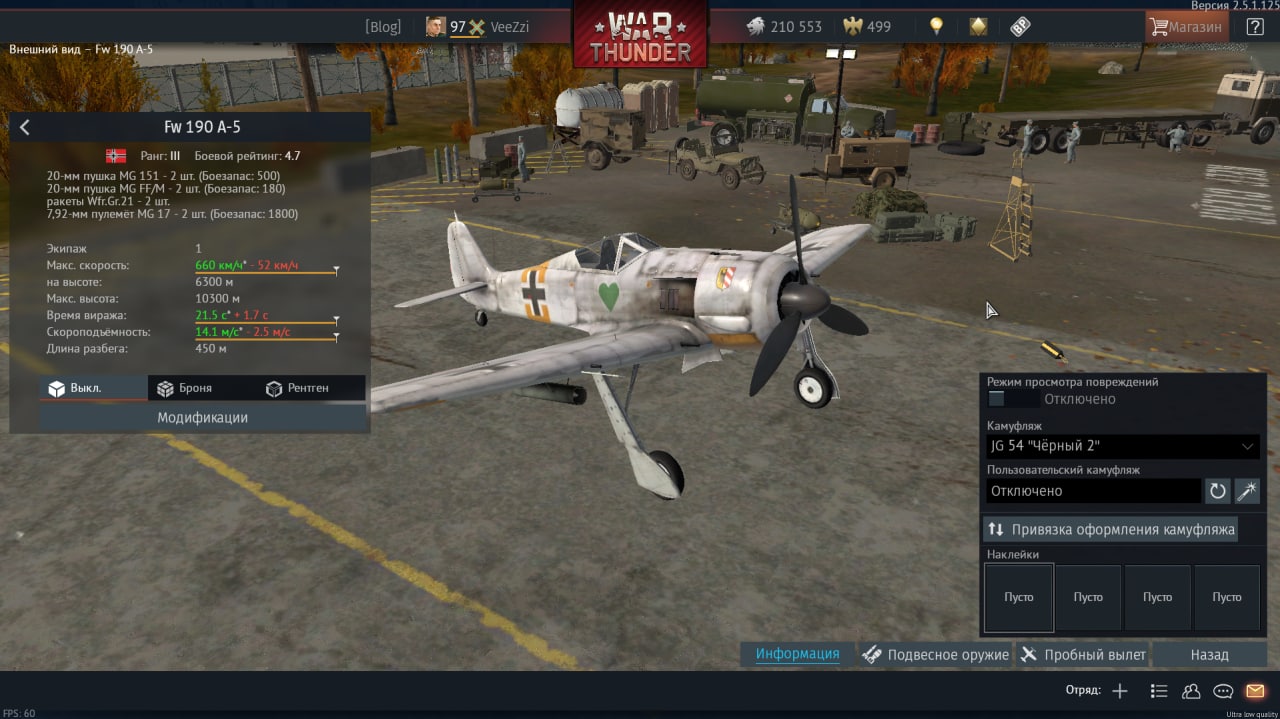1280x719 pixels.
Task: Open Подвесное оружие loadout
Action: 935,655
